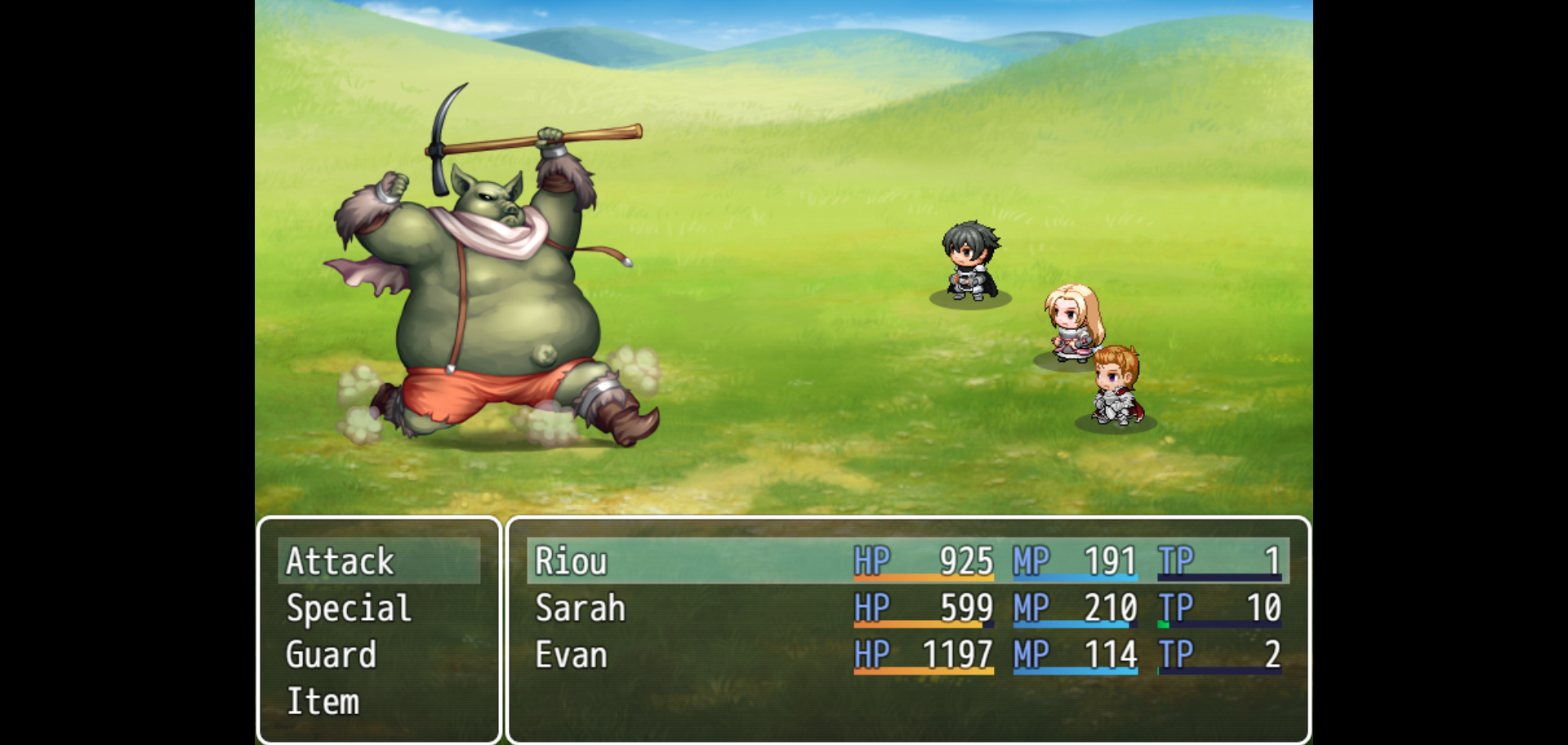
Task: Select Riou's party status row
Action: (x=906, y=561)
